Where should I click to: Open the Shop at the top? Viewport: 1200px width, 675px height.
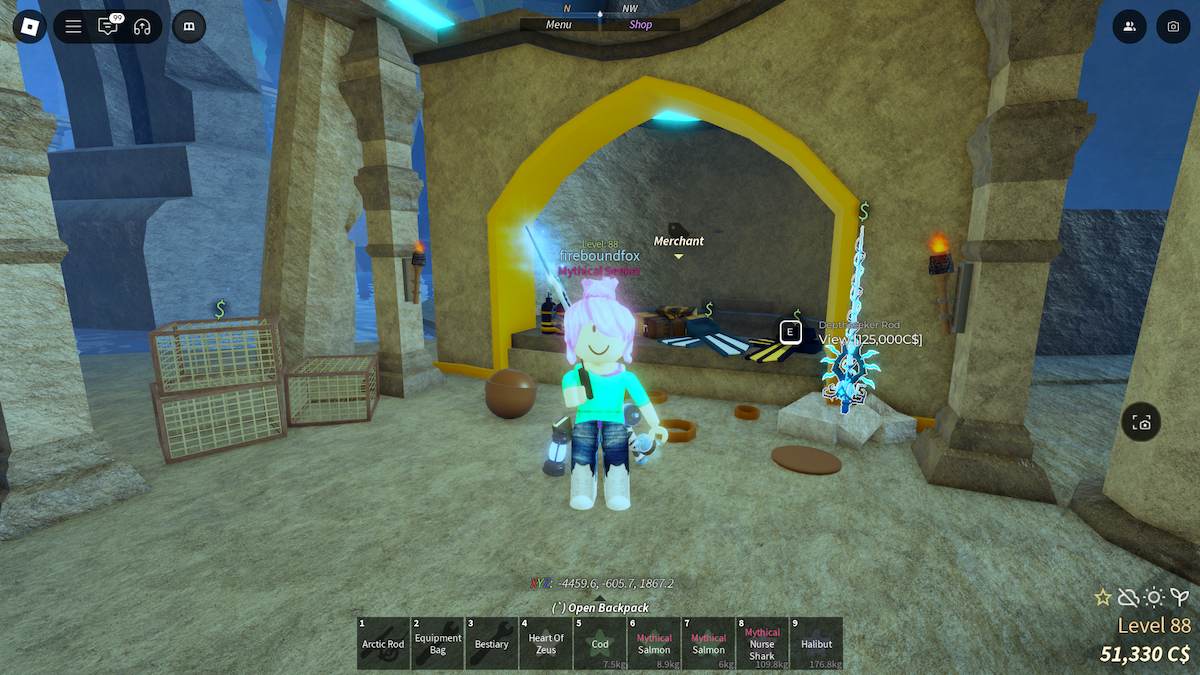click(640, 25)
